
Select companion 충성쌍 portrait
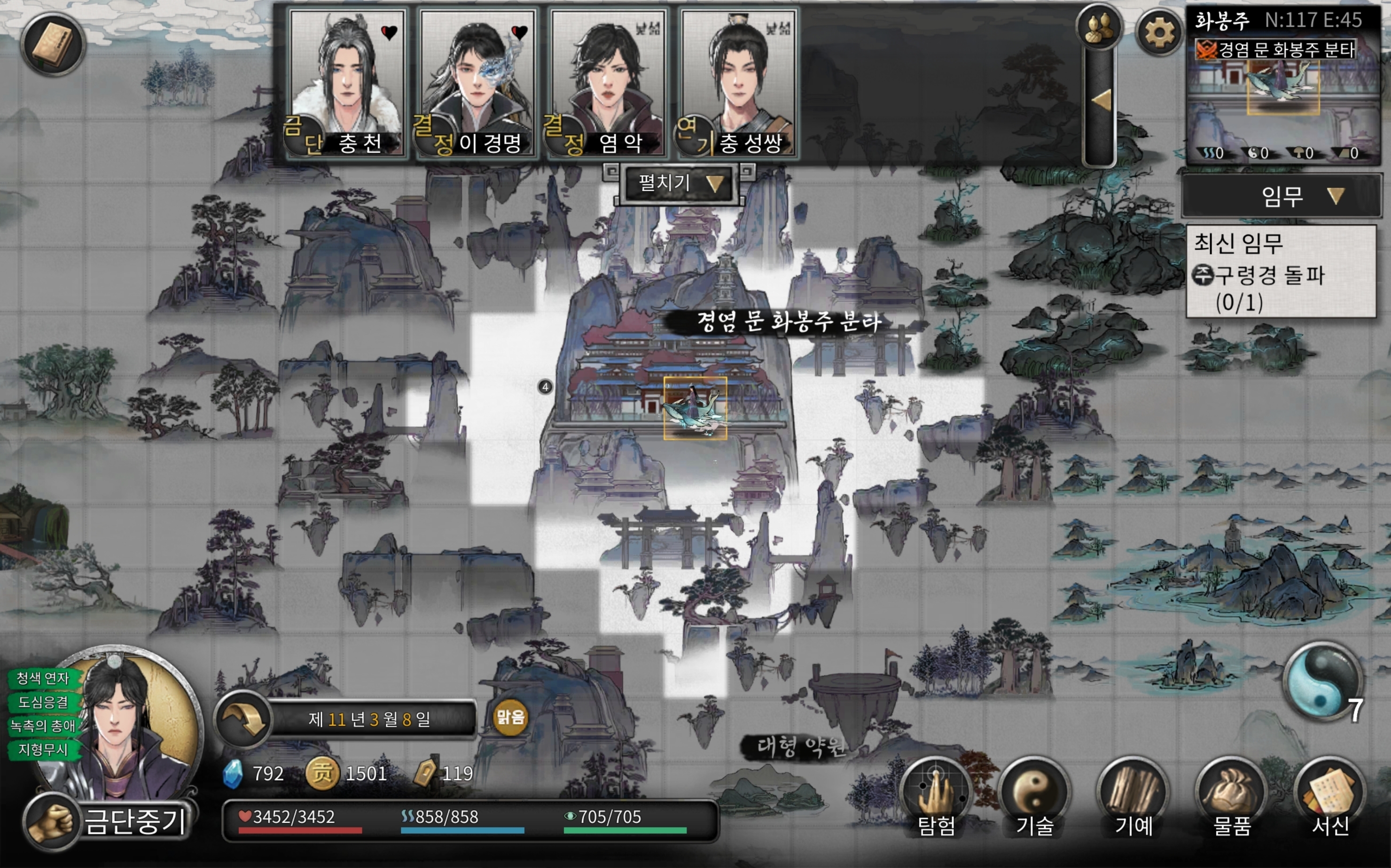pos(737,80)
